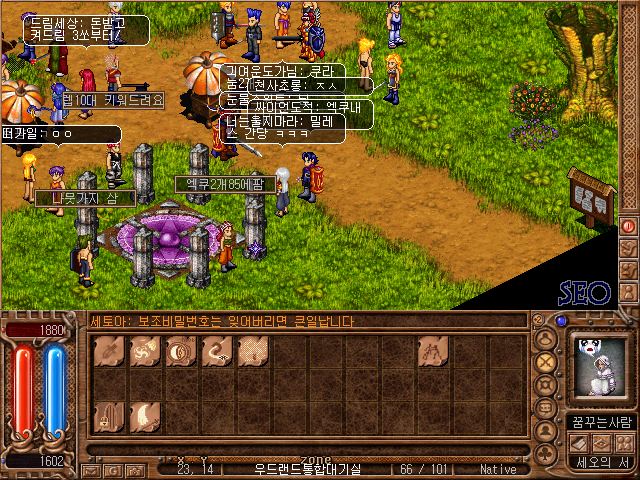The height and width of the screenshot is (480, 640).
Task: Open the envelope mail button
Action: pyautogui.click(x=89, y=469)
